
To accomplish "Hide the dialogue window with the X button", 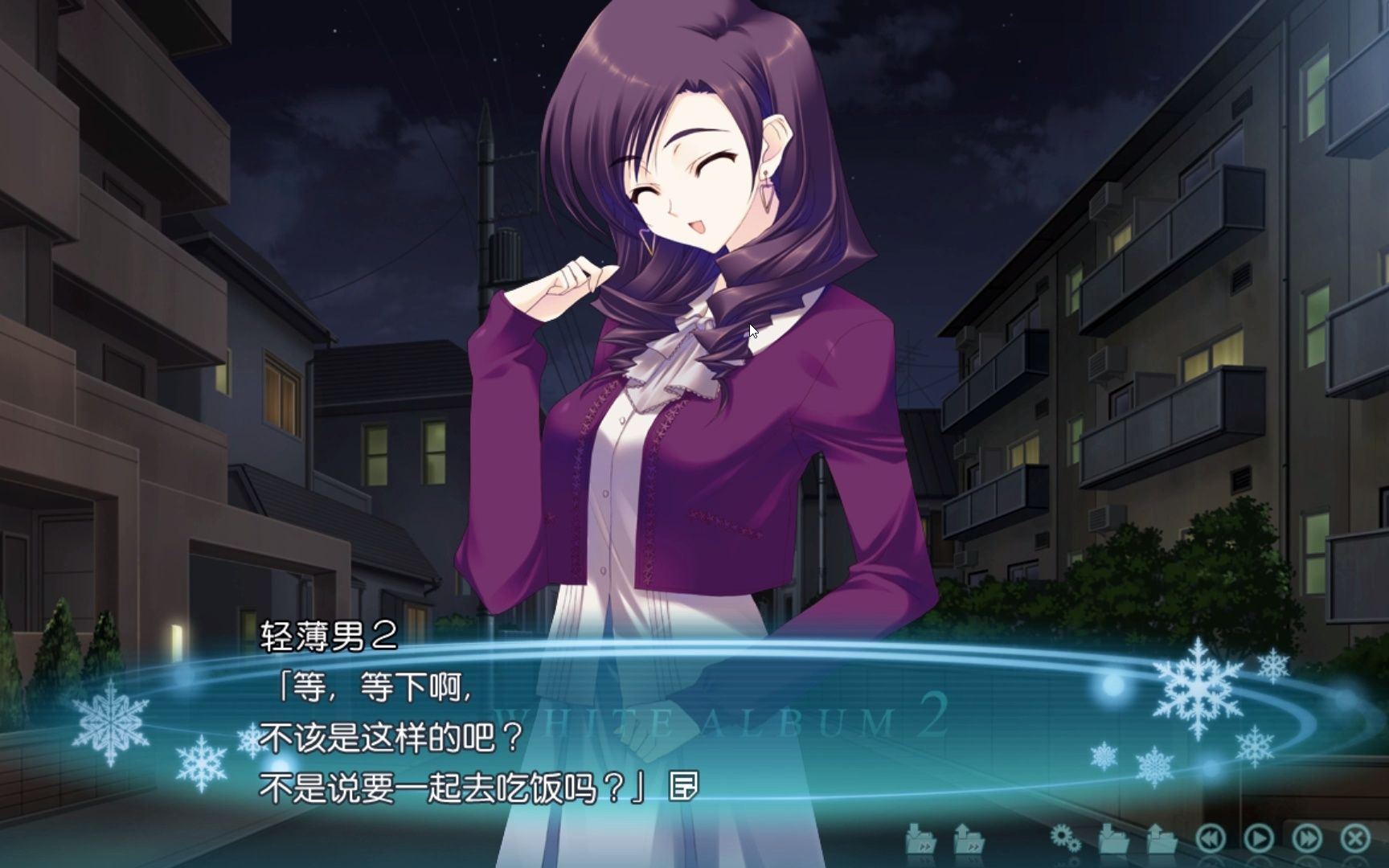I will [x=1355, y=839].
